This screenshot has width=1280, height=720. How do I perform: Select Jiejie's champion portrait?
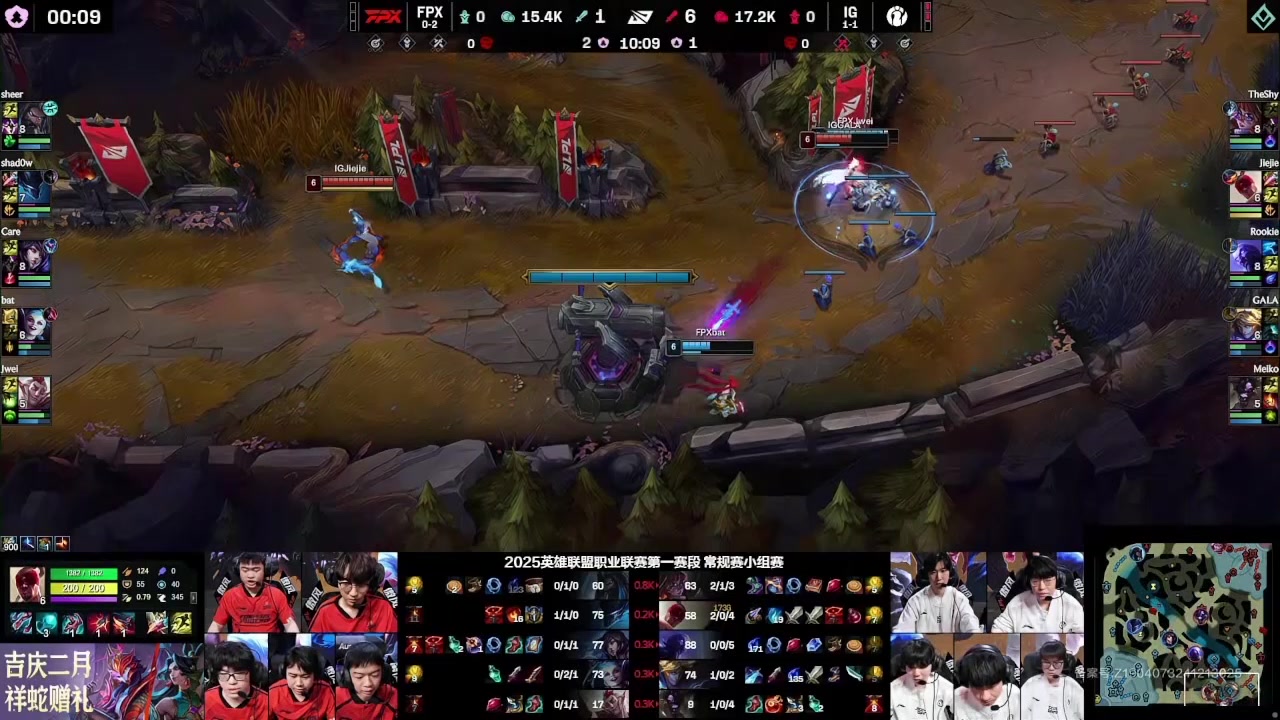coord(1245,188)
